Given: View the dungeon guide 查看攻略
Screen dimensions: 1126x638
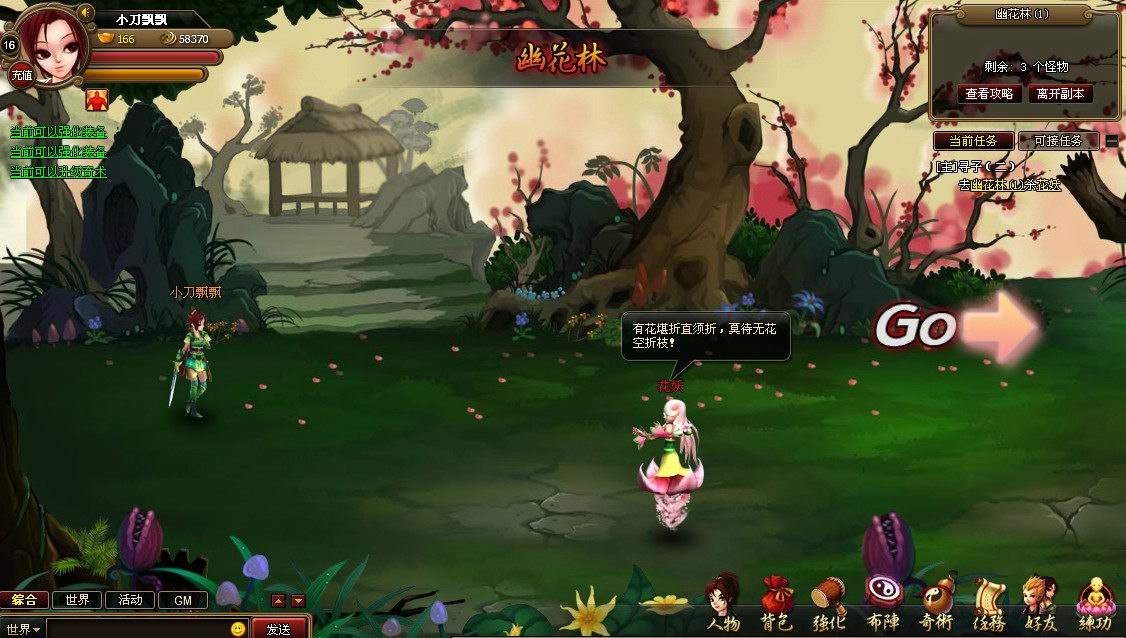Looking at the screenshot, I should (x=989, y=93).
